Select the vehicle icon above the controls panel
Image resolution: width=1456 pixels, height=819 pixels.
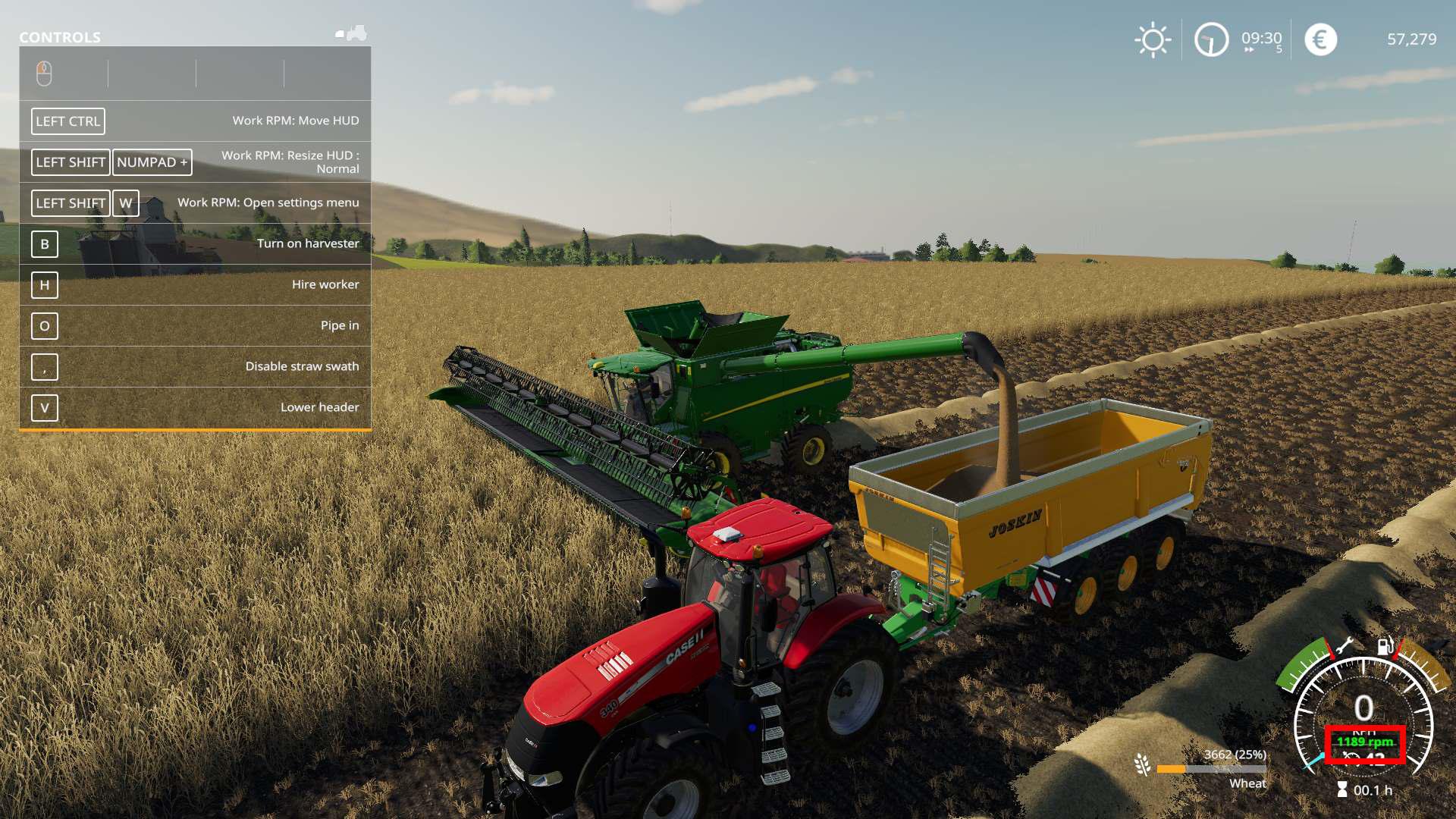pyautogui.click(x=352, y=33)
